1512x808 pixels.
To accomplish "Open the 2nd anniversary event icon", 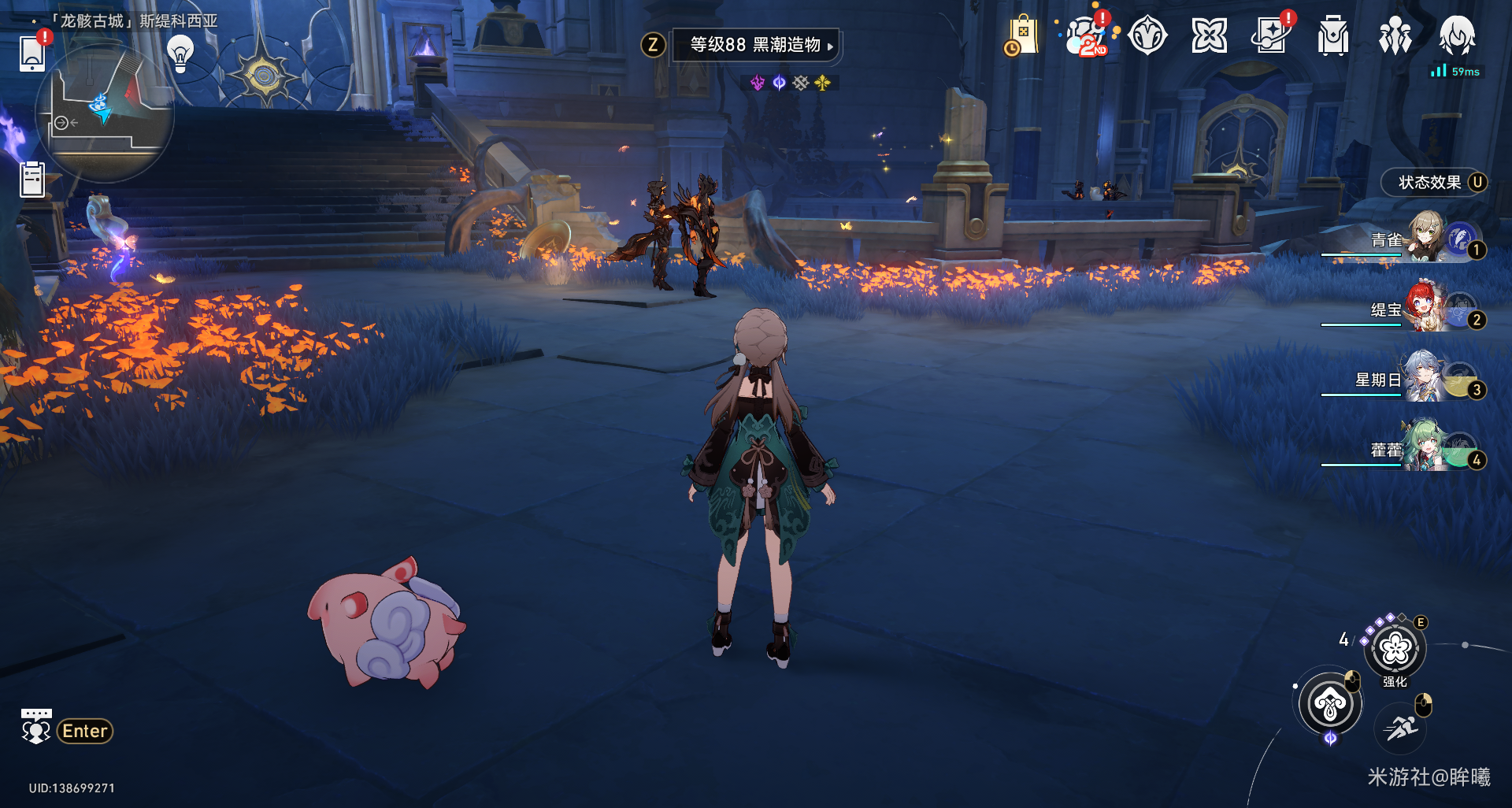I will pyautogui.click(x=1087, y=36).
